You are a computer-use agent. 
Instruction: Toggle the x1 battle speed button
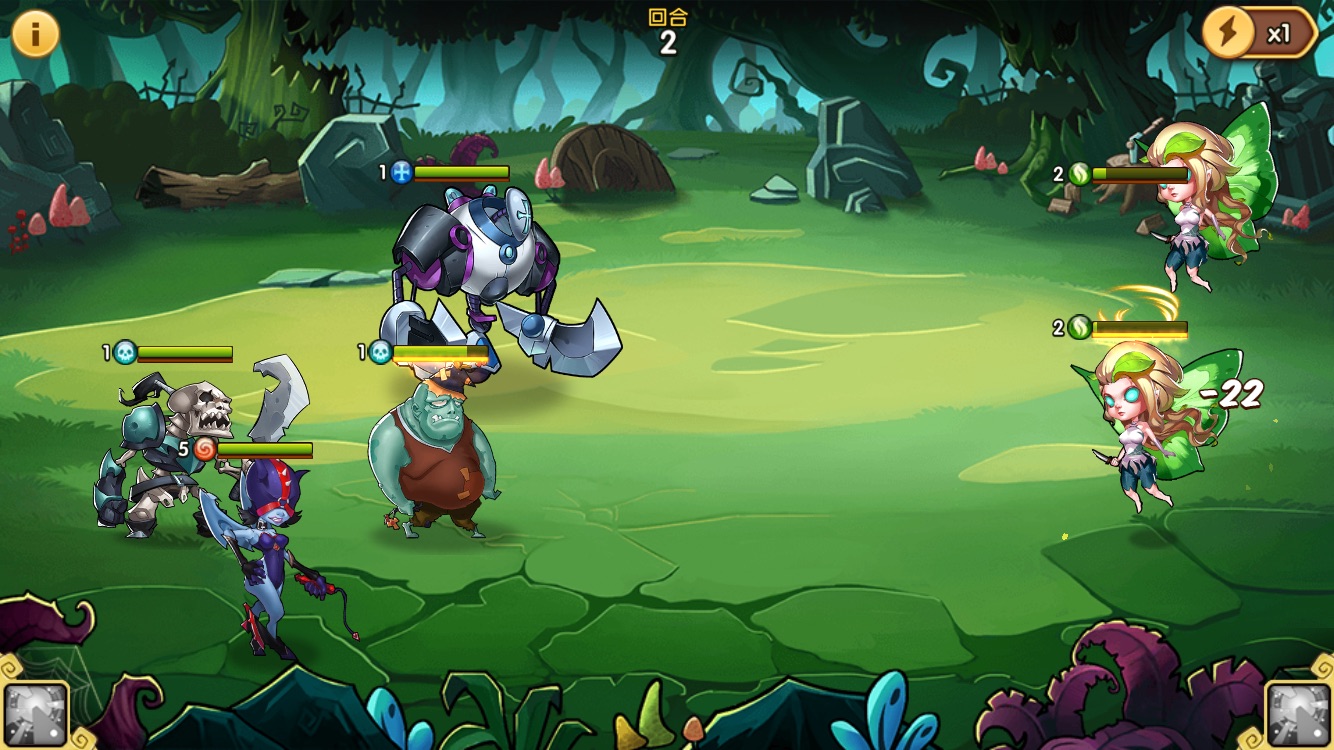(1259, 34)
